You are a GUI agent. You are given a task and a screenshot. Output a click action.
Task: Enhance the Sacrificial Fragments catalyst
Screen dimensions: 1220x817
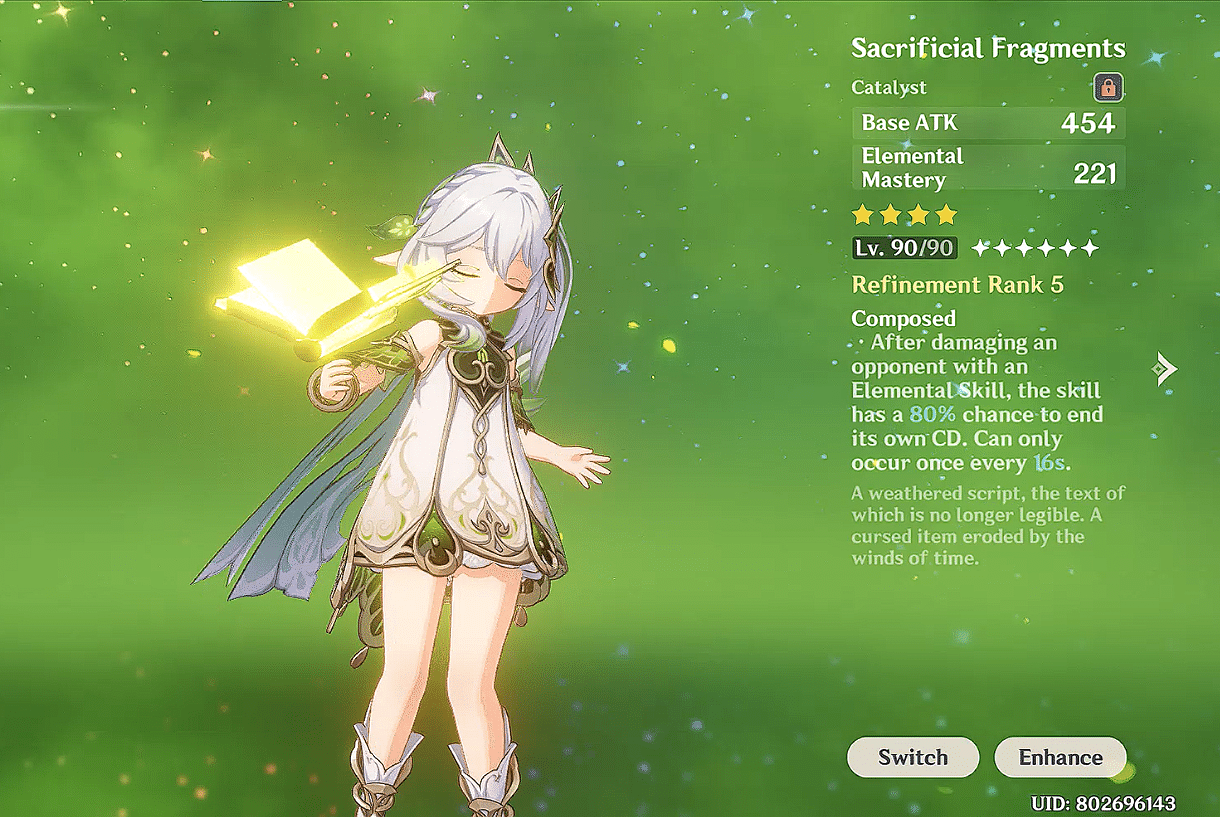coord(1060,757)
